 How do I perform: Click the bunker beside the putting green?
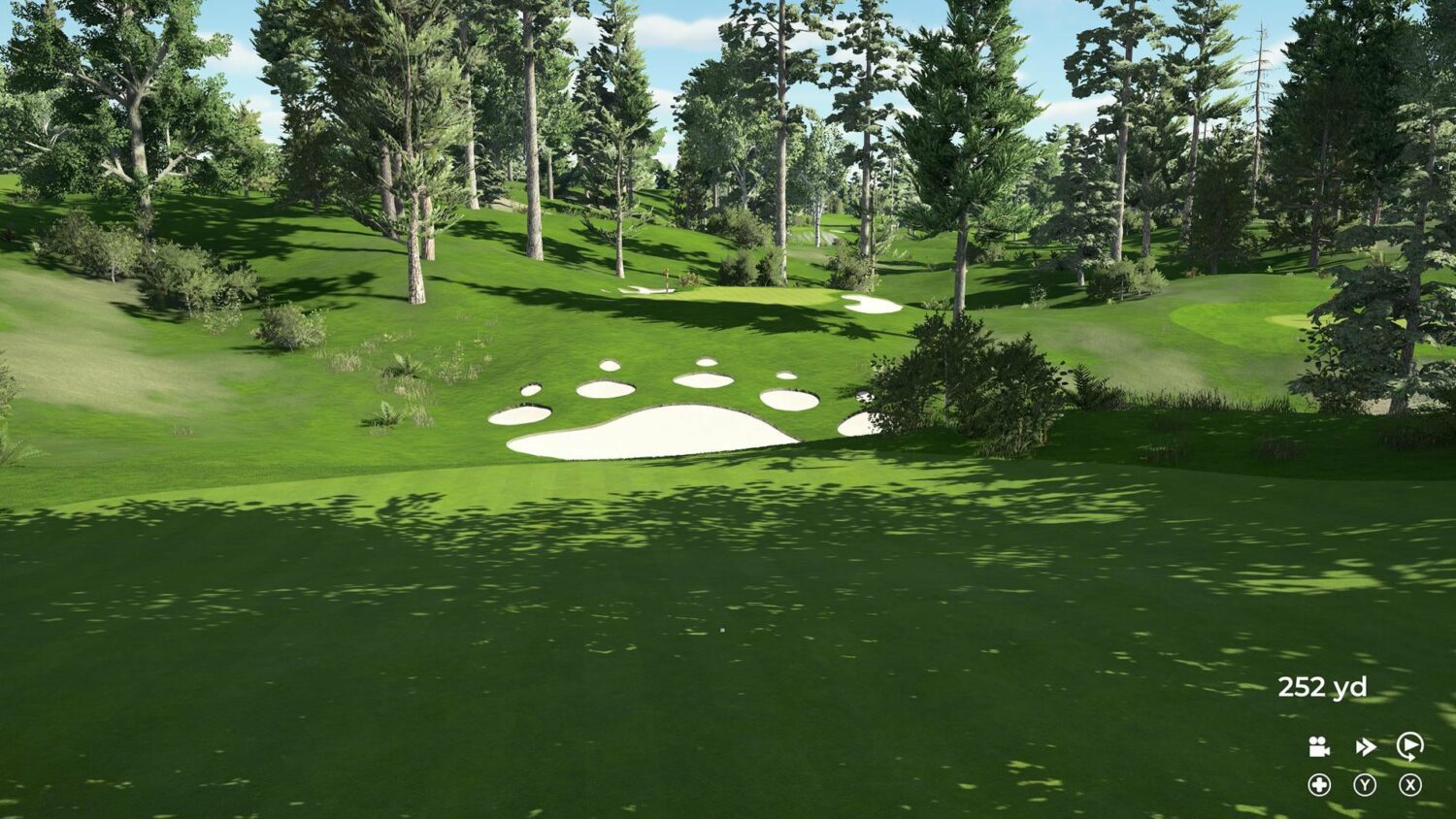(872, 304)
